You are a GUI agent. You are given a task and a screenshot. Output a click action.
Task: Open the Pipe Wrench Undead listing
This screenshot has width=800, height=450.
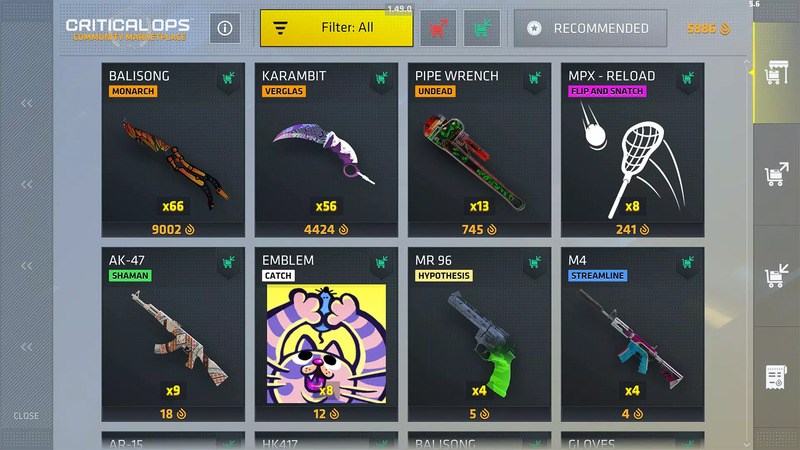(479, 150)
